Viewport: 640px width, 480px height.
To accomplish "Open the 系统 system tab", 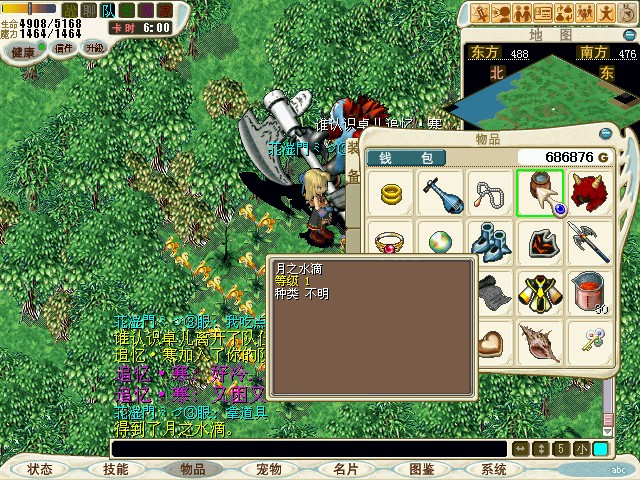I will (x=494, y=468).
